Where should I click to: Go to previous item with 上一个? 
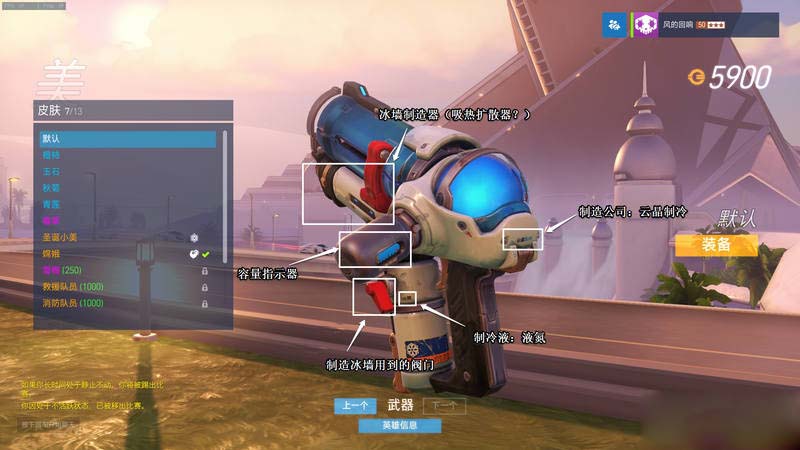355,406
